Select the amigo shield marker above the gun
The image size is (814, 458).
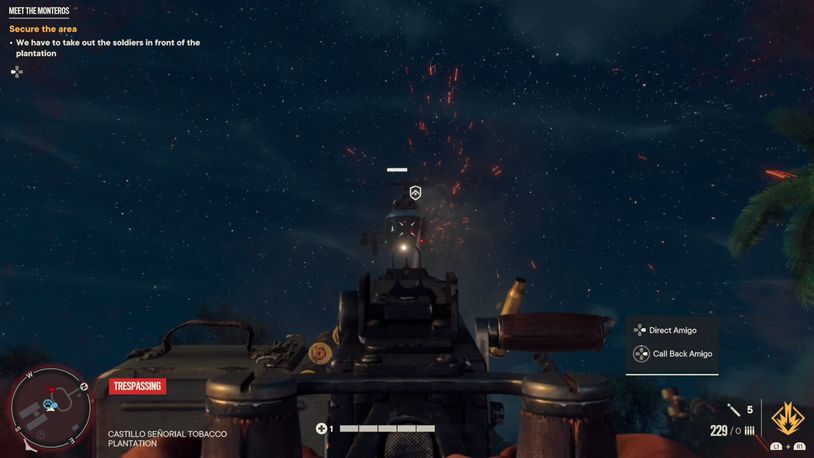pyautogui.click(x=416, y=193)
